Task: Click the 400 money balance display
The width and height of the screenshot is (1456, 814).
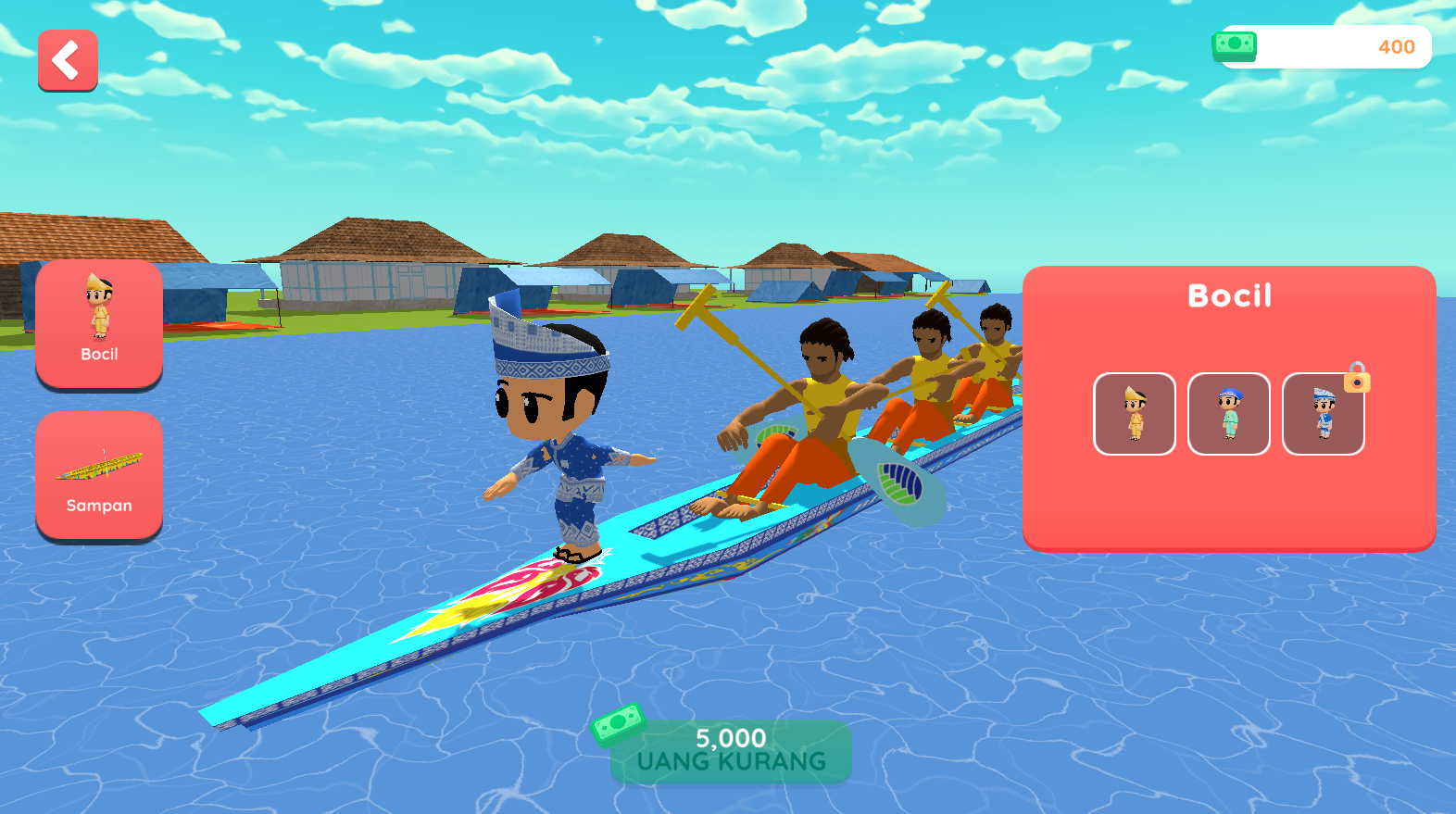Action: [x=1397, y=47]
